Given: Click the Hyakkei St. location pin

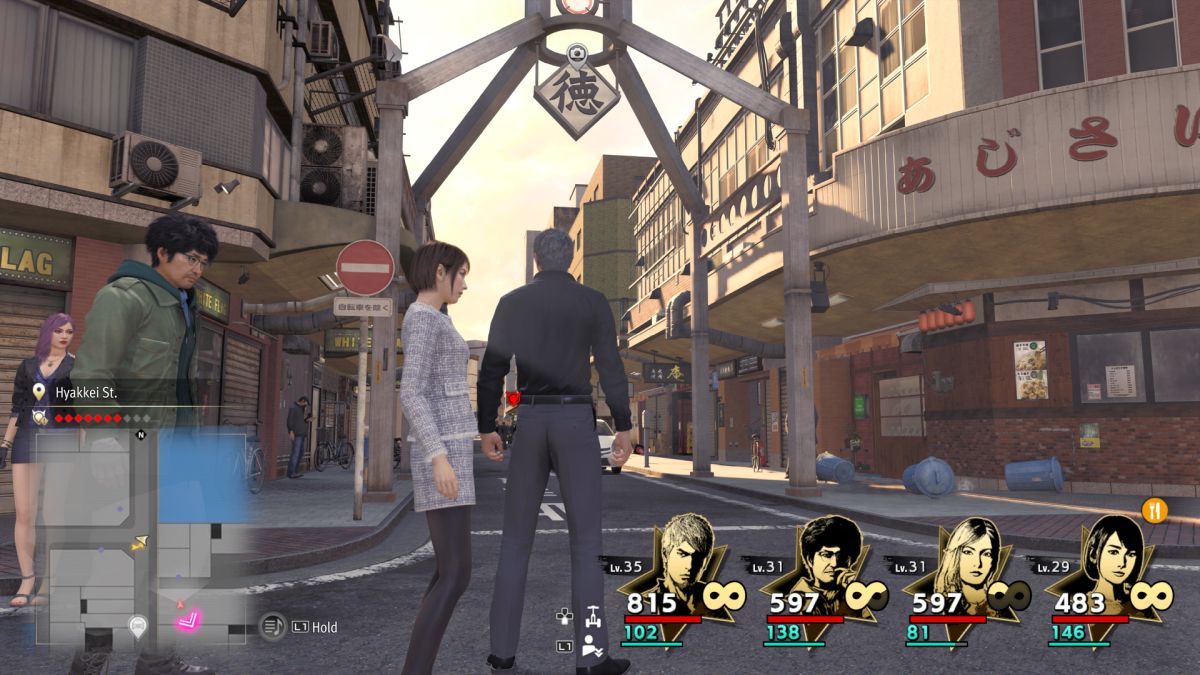Looking at the screenshot, I should tap(40, 393).
